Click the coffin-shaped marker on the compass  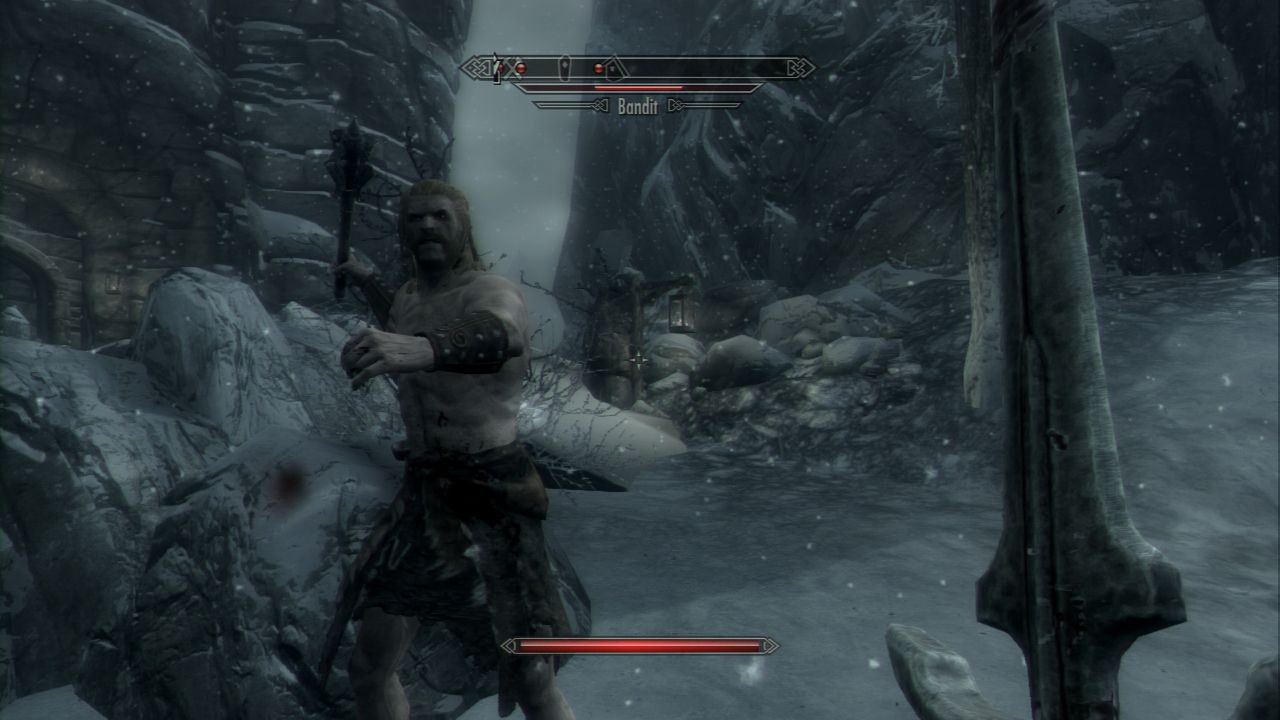[x=566, y=68]
